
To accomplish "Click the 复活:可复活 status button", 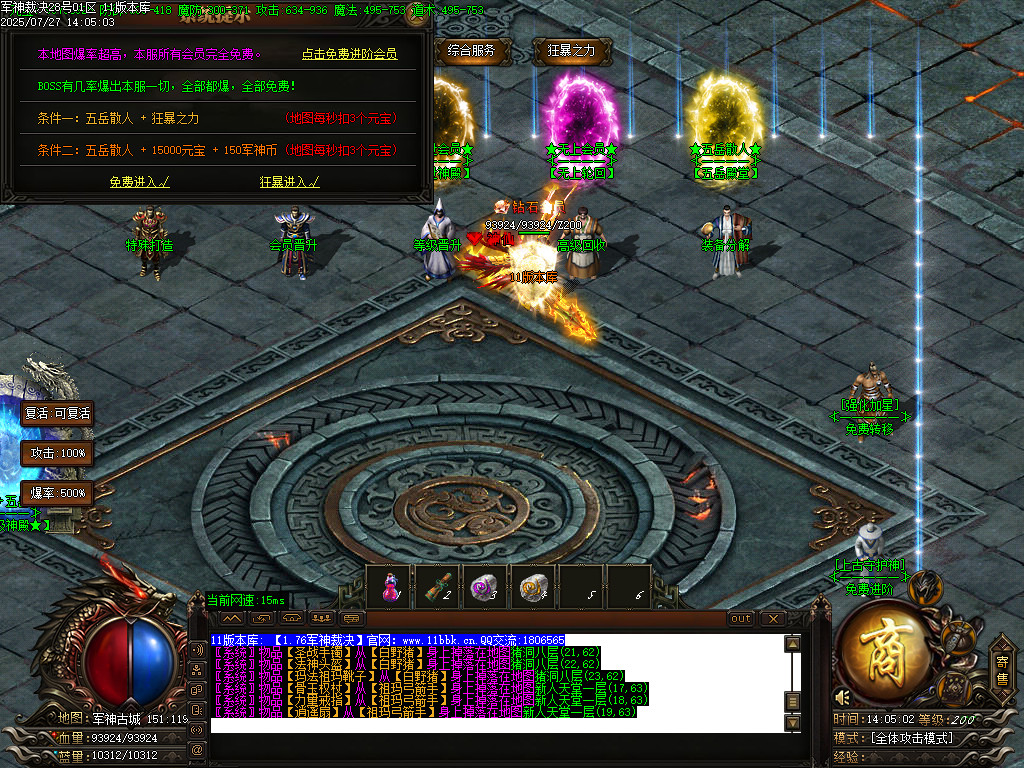I will 58,413.
